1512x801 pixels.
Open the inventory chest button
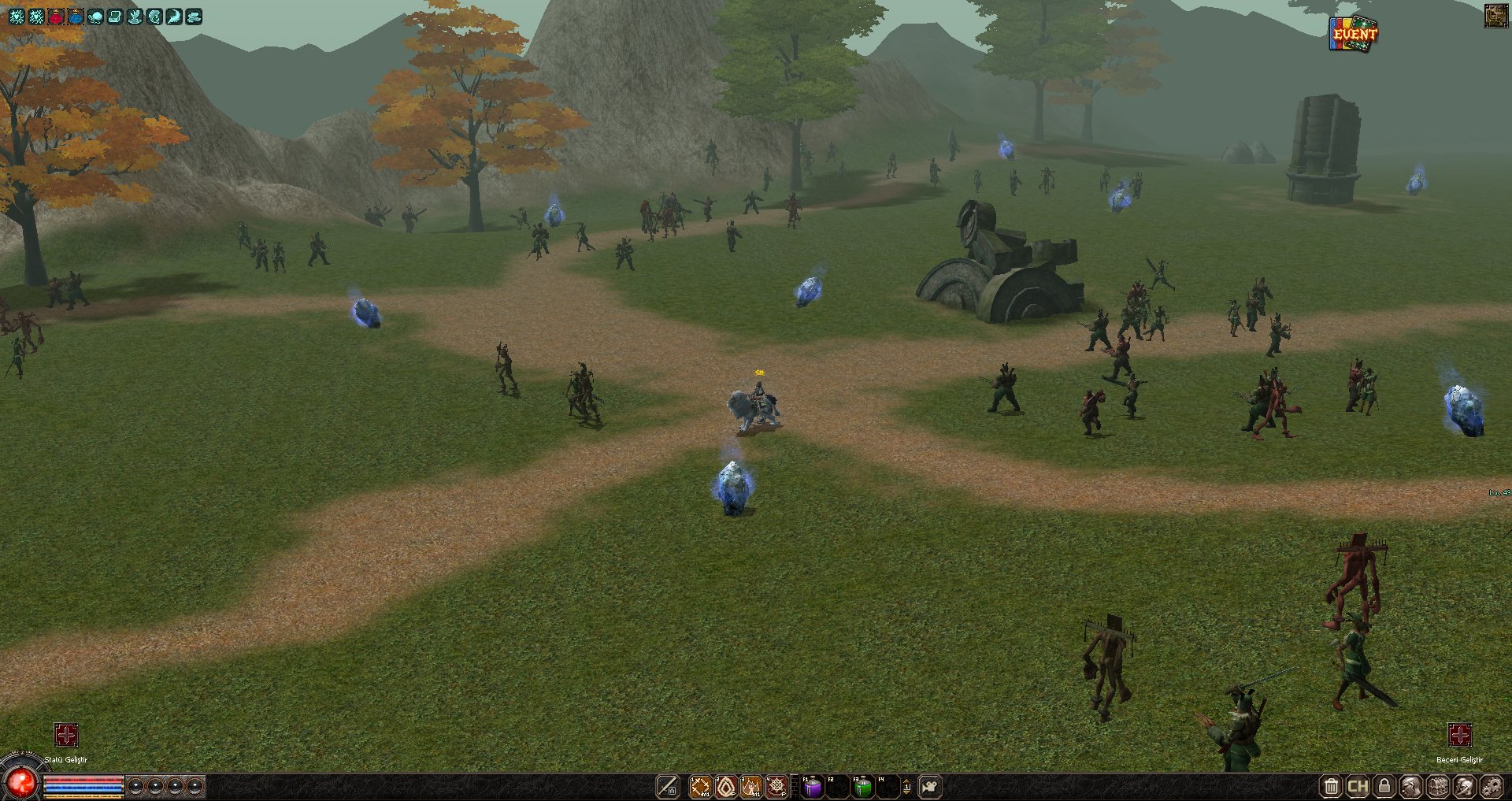click(1438, 786)
